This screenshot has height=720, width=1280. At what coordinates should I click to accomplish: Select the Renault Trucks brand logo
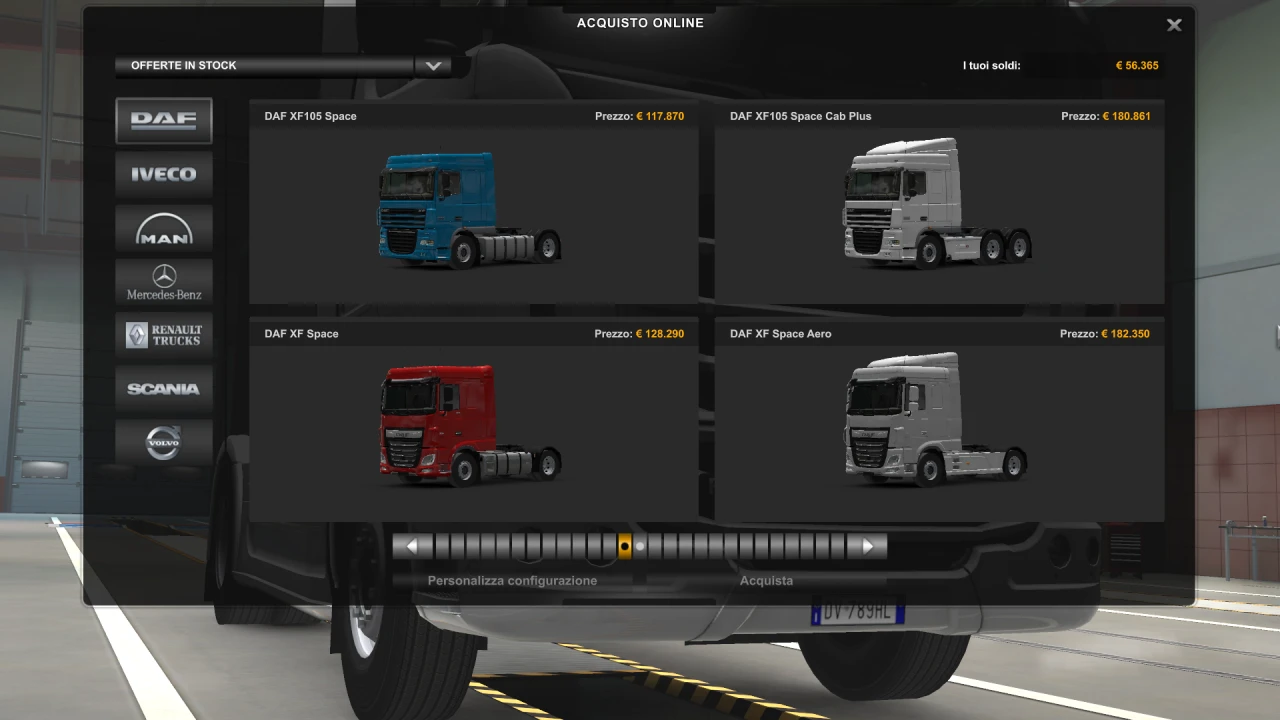click(163, 335)
